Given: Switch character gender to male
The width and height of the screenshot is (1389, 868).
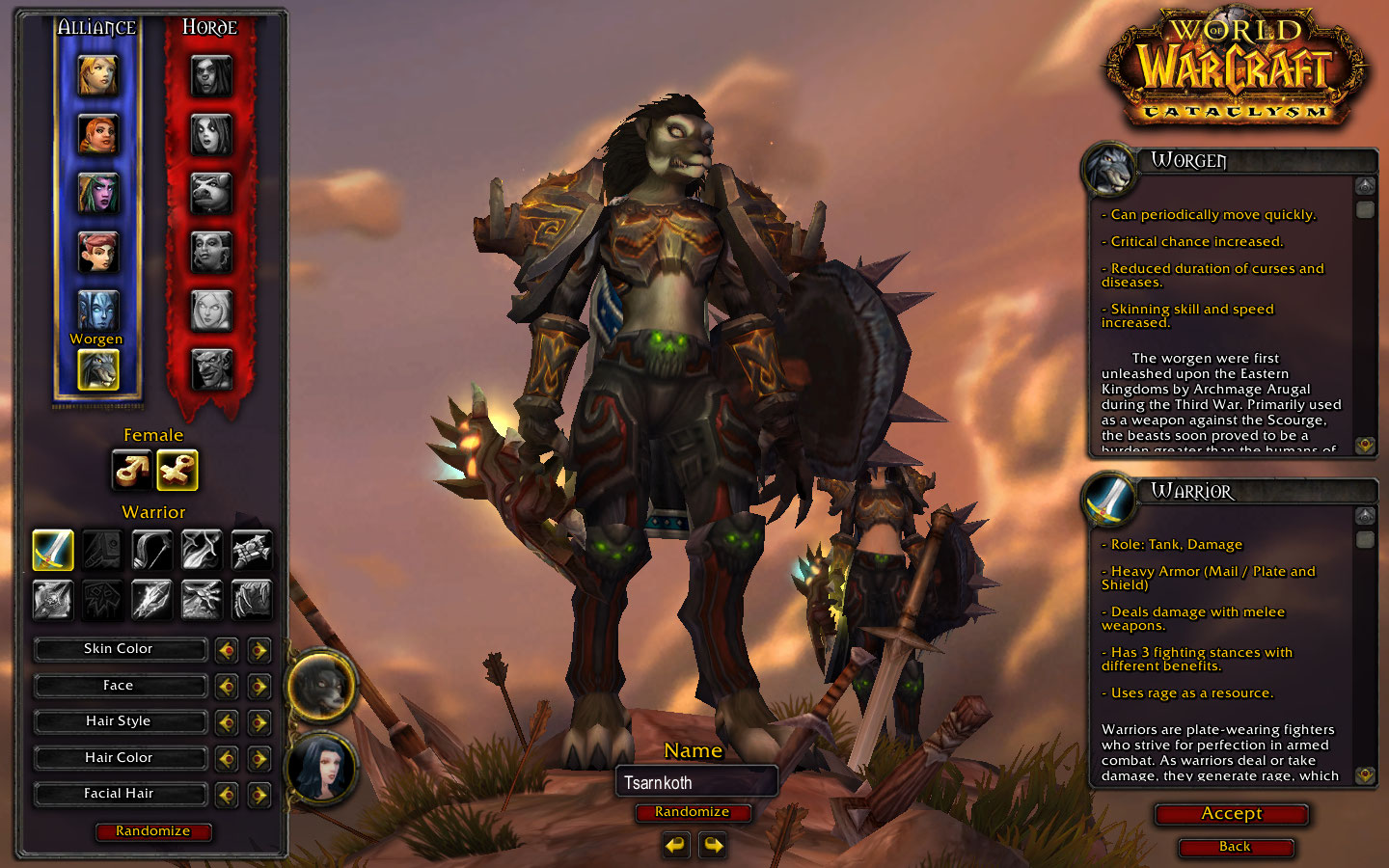Looking at the screenshot, I should coord(131,470).
